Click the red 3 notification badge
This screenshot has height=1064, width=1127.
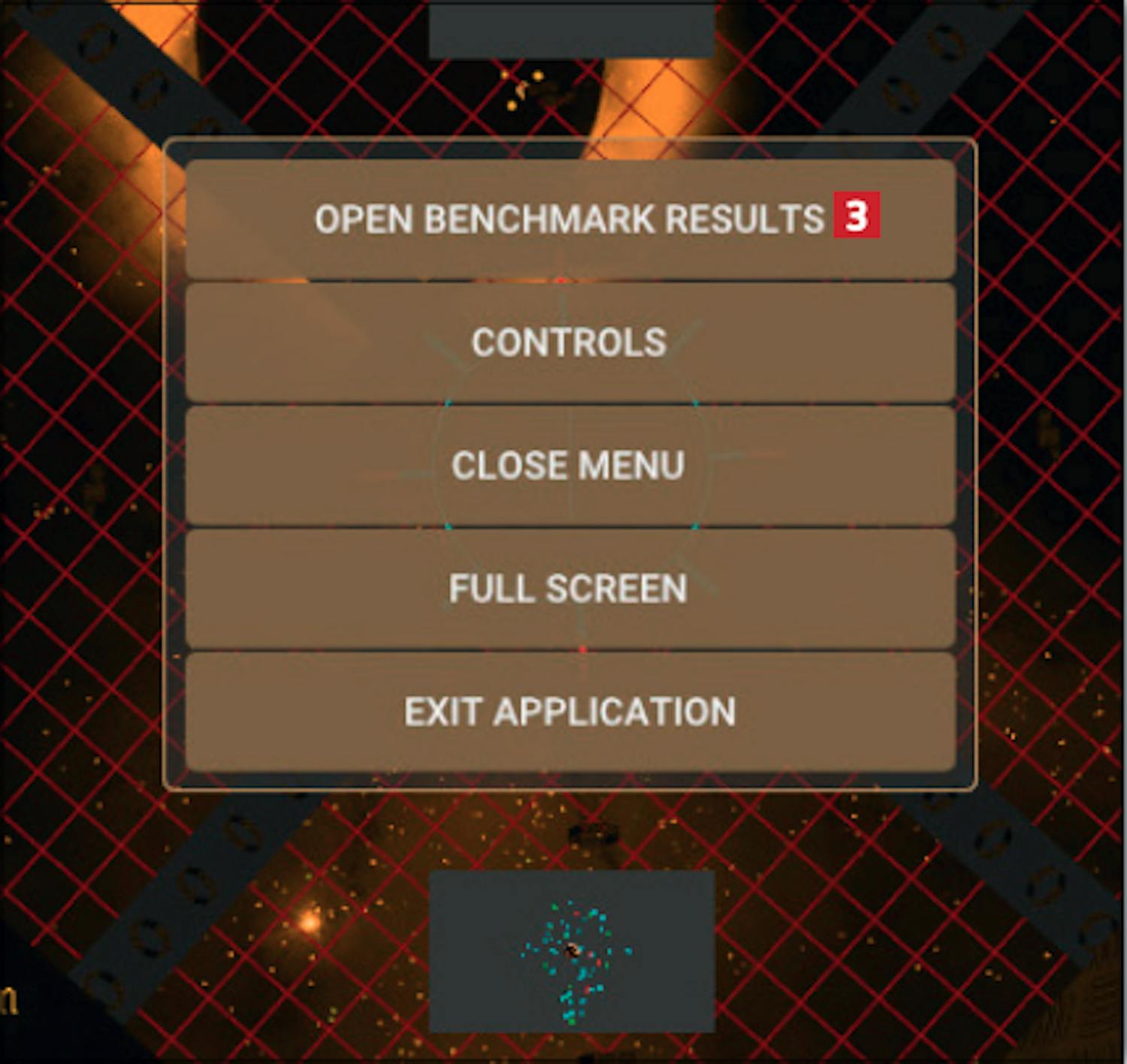coord(856,216)
